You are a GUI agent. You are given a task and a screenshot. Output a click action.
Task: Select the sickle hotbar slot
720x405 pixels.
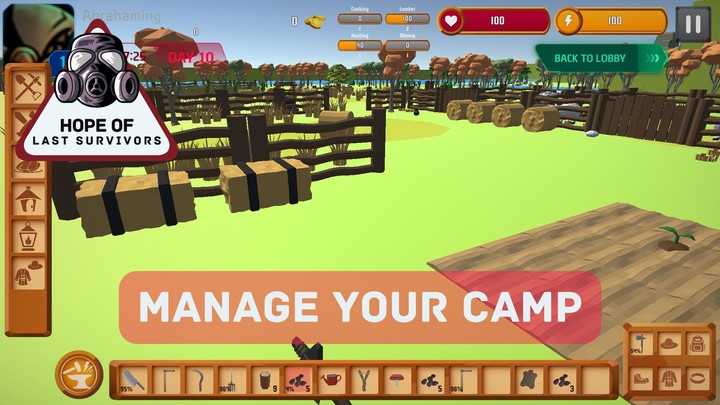[x=198, y=380]
